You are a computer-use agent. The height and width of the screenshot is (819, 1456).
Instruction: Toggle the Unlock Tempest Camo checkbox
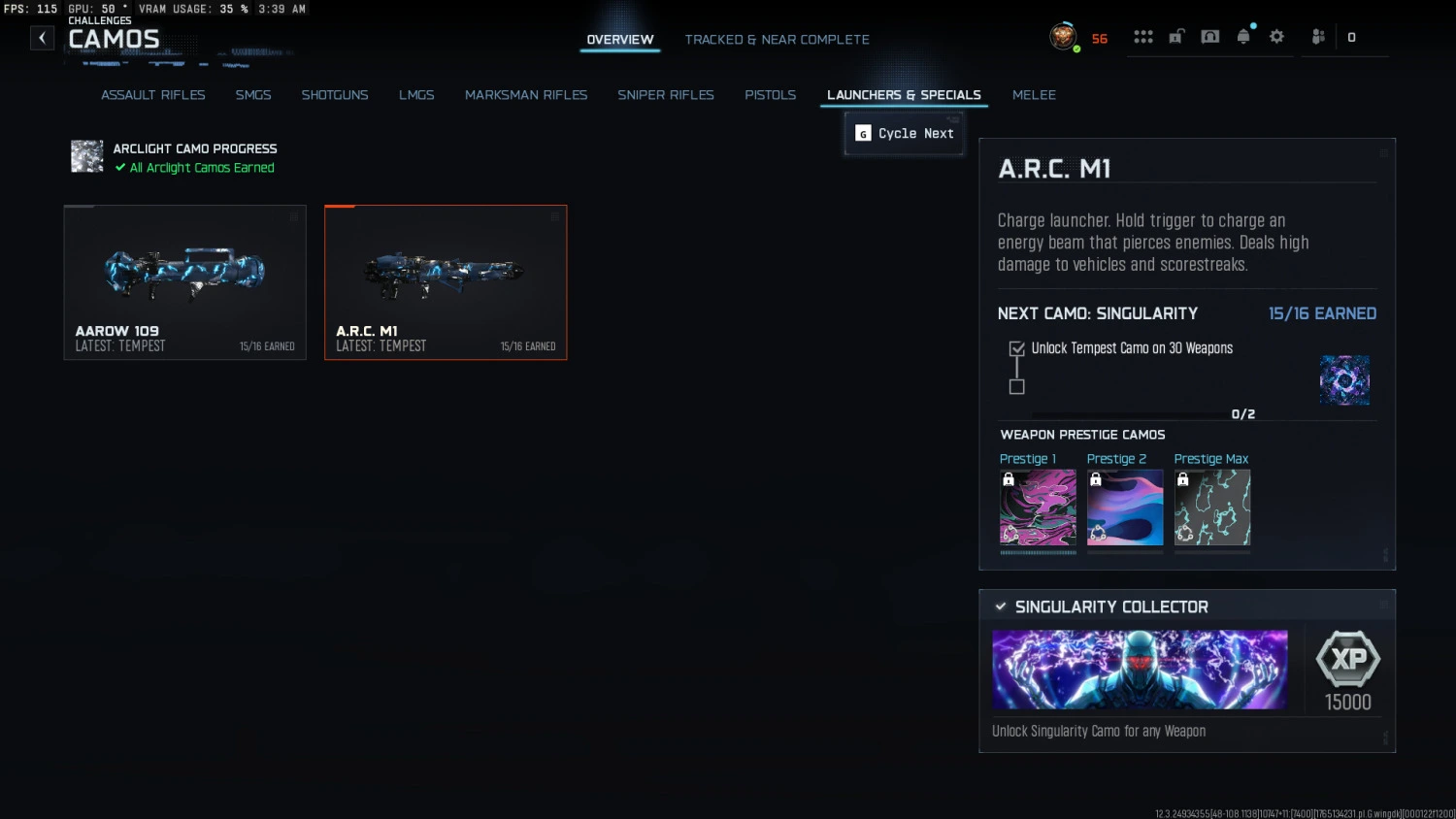coord(1016,348)
